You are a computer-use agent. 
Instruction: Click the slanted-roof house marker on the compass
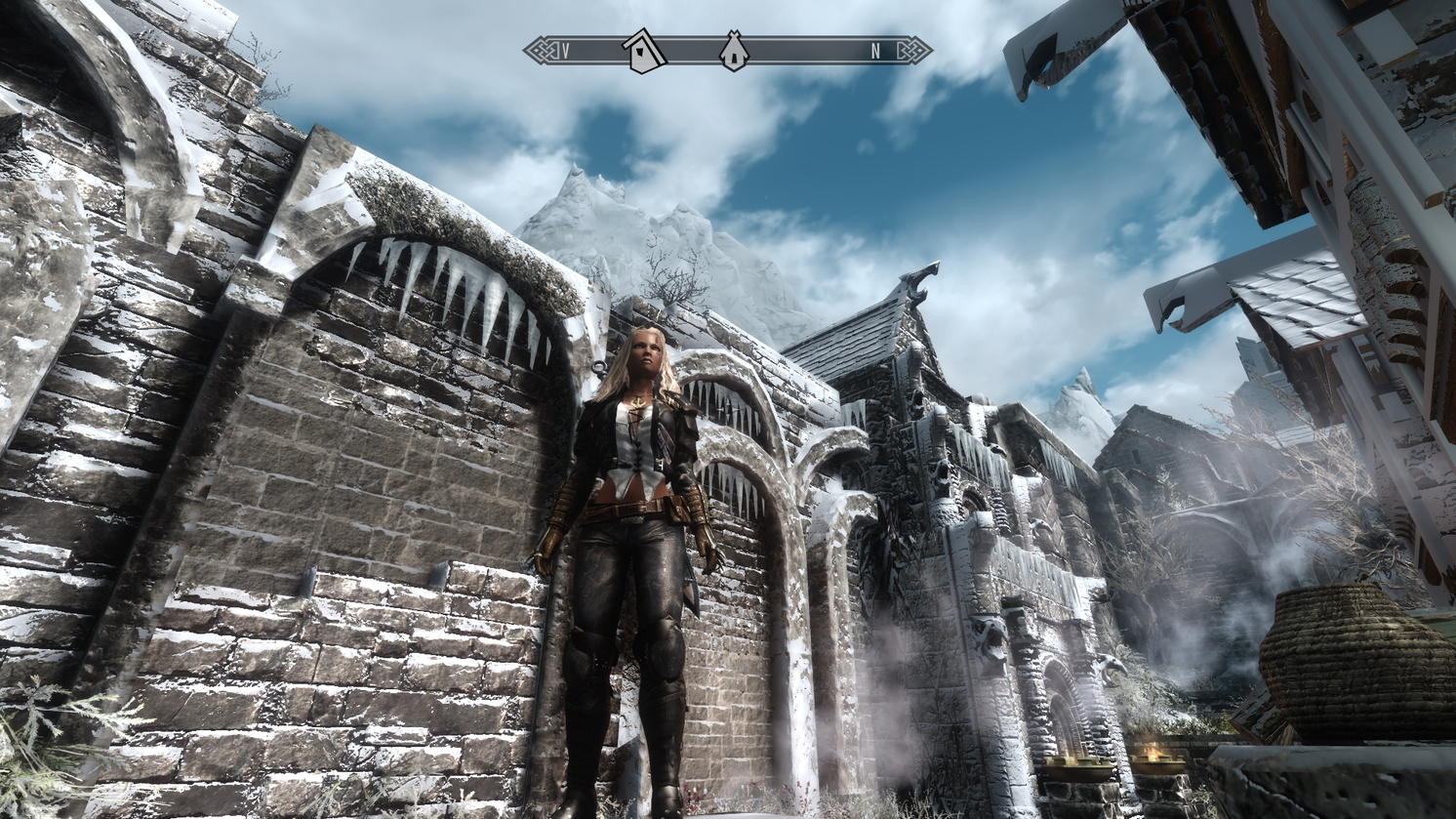[x=644, y=51]
